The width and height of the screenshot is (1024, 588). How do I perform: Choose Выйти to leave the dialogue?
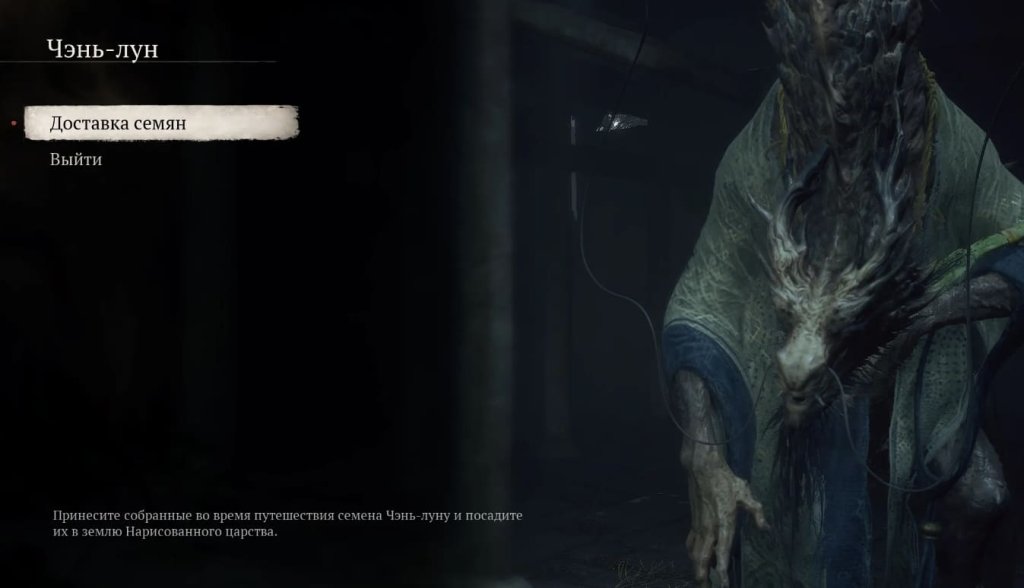76,159
